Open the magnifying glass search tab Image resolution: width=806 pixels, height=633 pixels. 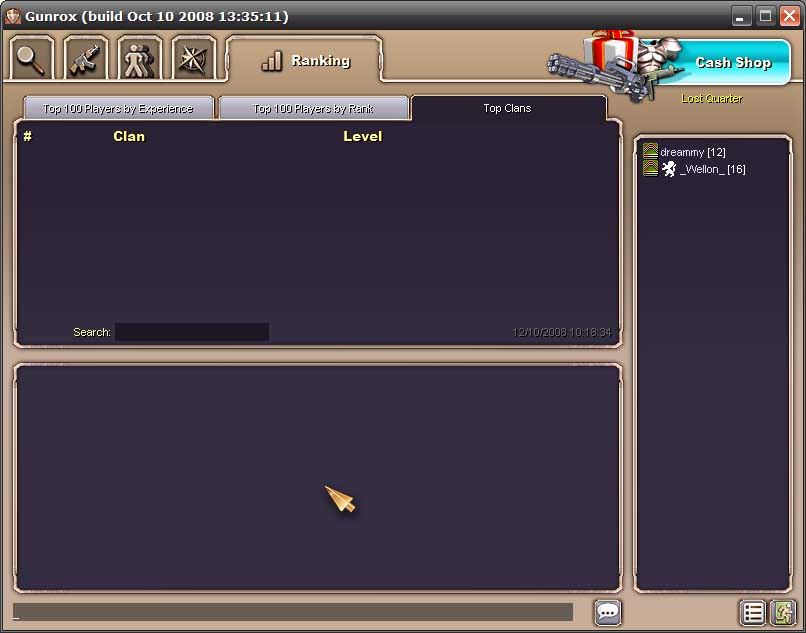click(x=32, y=58)
